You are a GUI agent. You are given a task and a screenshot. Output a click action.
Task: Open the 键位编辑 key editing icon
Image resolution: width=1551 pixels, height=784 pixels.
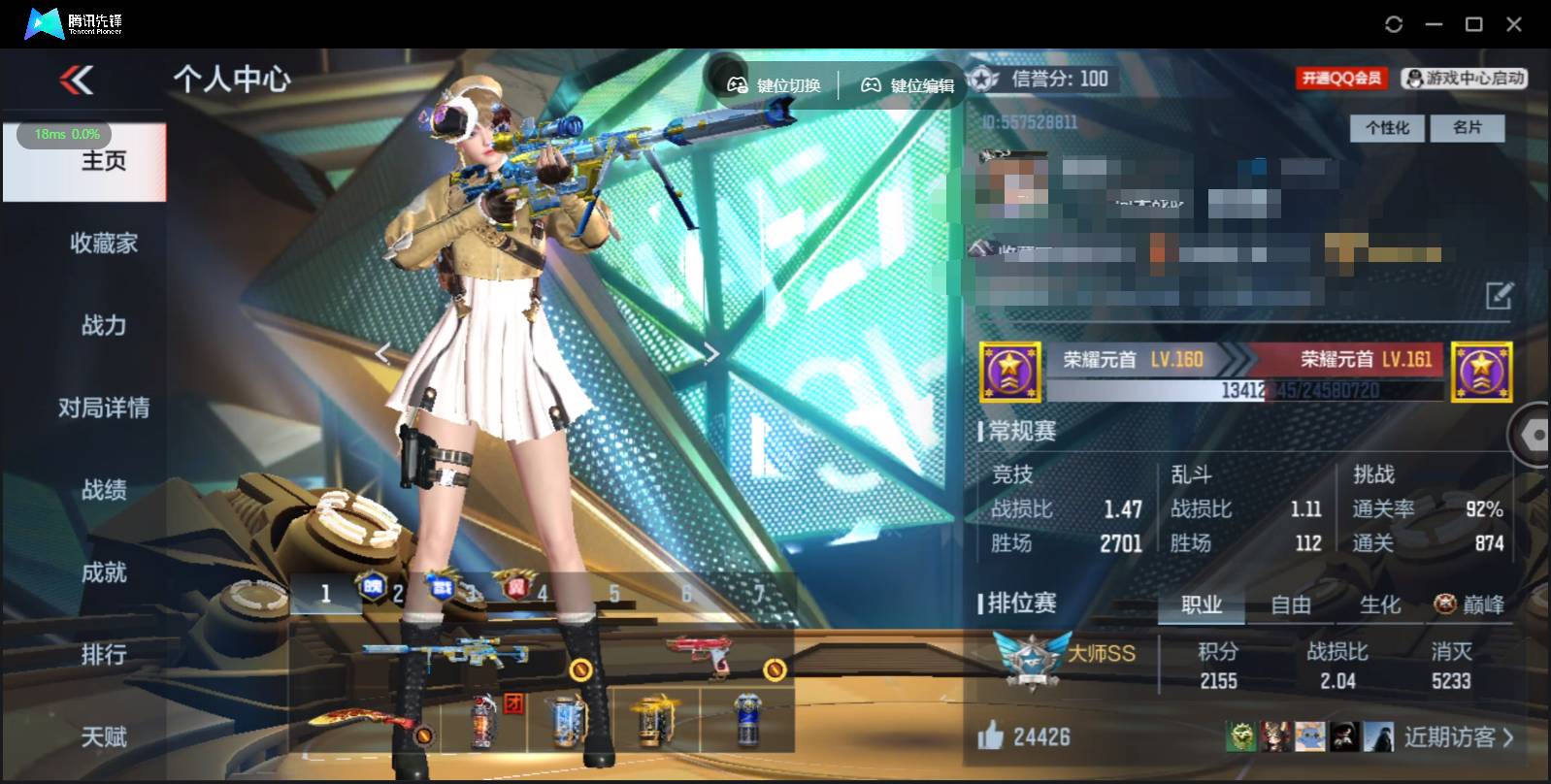[x=871, y=85]
